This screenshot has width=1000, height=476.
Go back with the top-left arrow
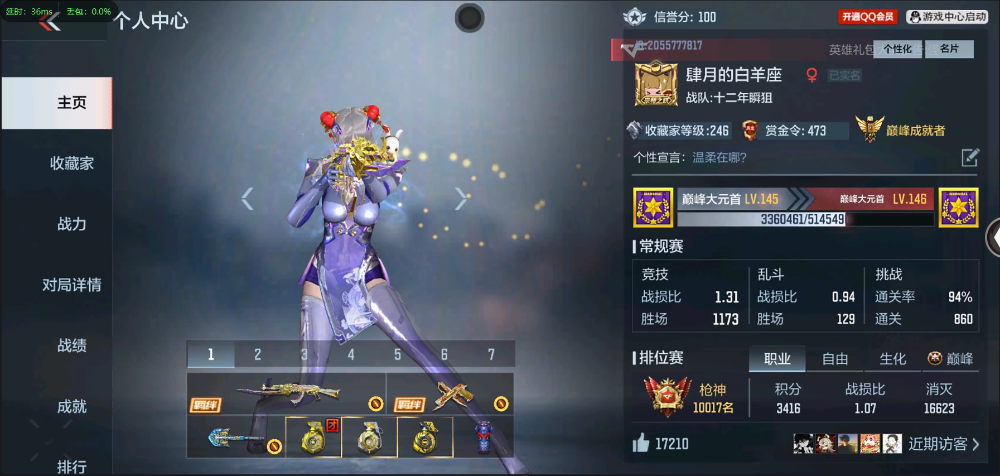tap(50, 22)
